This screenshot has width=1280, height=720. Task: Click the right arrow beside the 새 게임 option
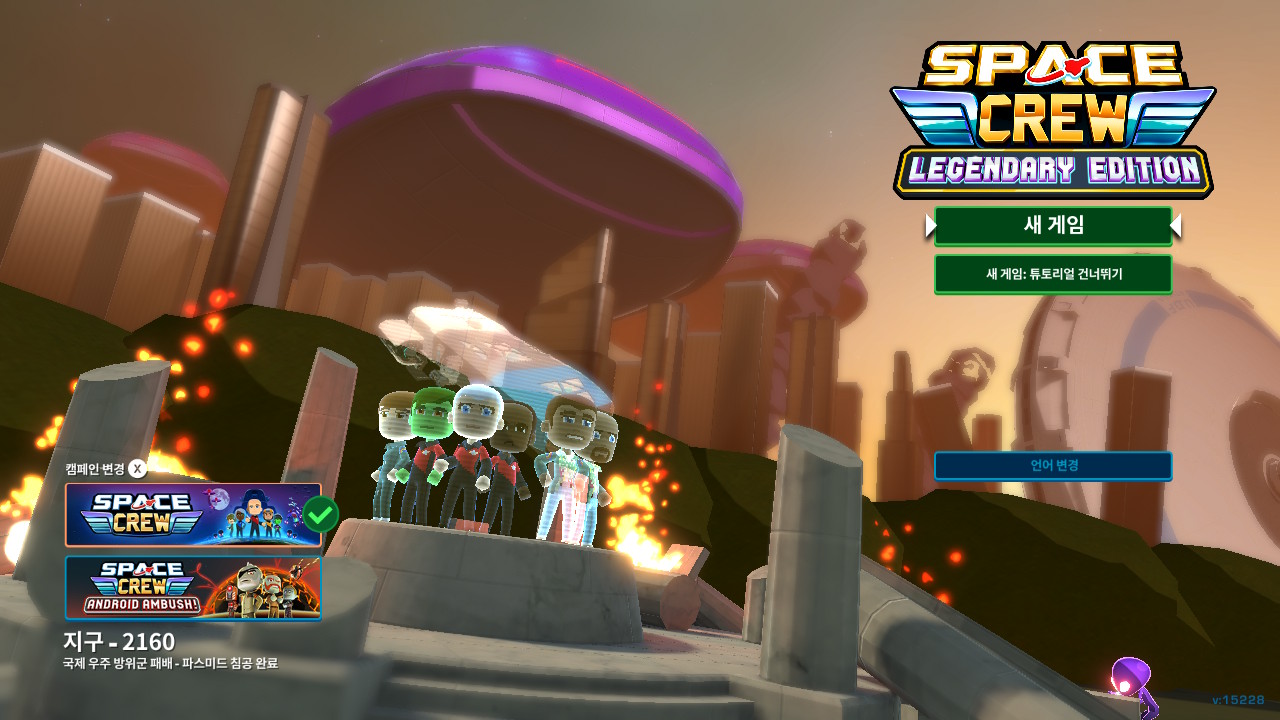[1178, 227]
